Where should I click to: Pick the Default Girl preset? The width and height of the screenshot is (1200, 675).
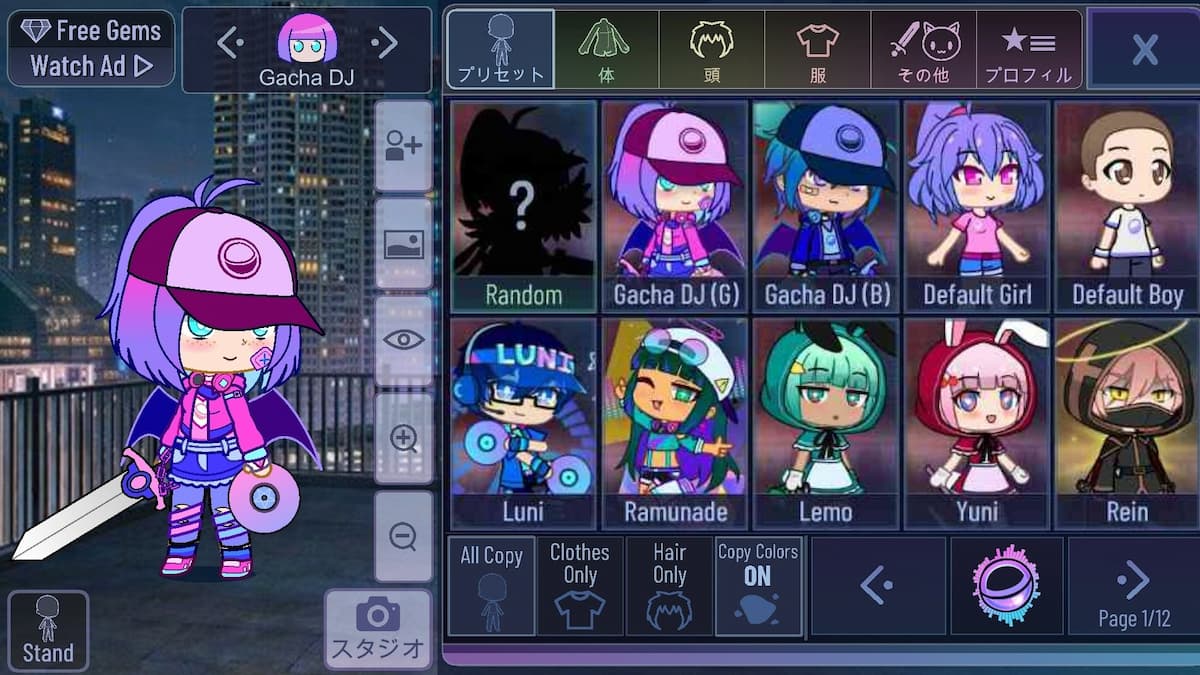[976, 207]
